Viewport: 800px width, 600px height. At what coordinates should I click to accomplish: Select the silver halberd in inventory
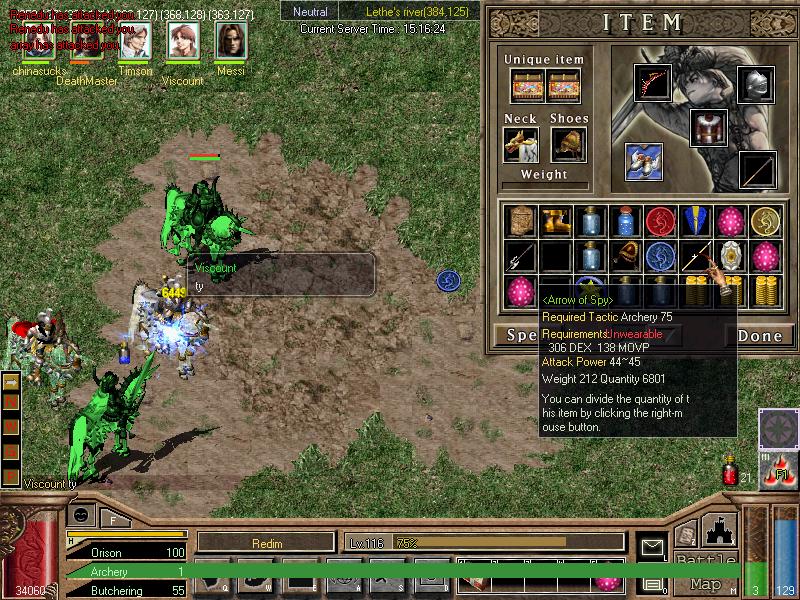[520, 257]
